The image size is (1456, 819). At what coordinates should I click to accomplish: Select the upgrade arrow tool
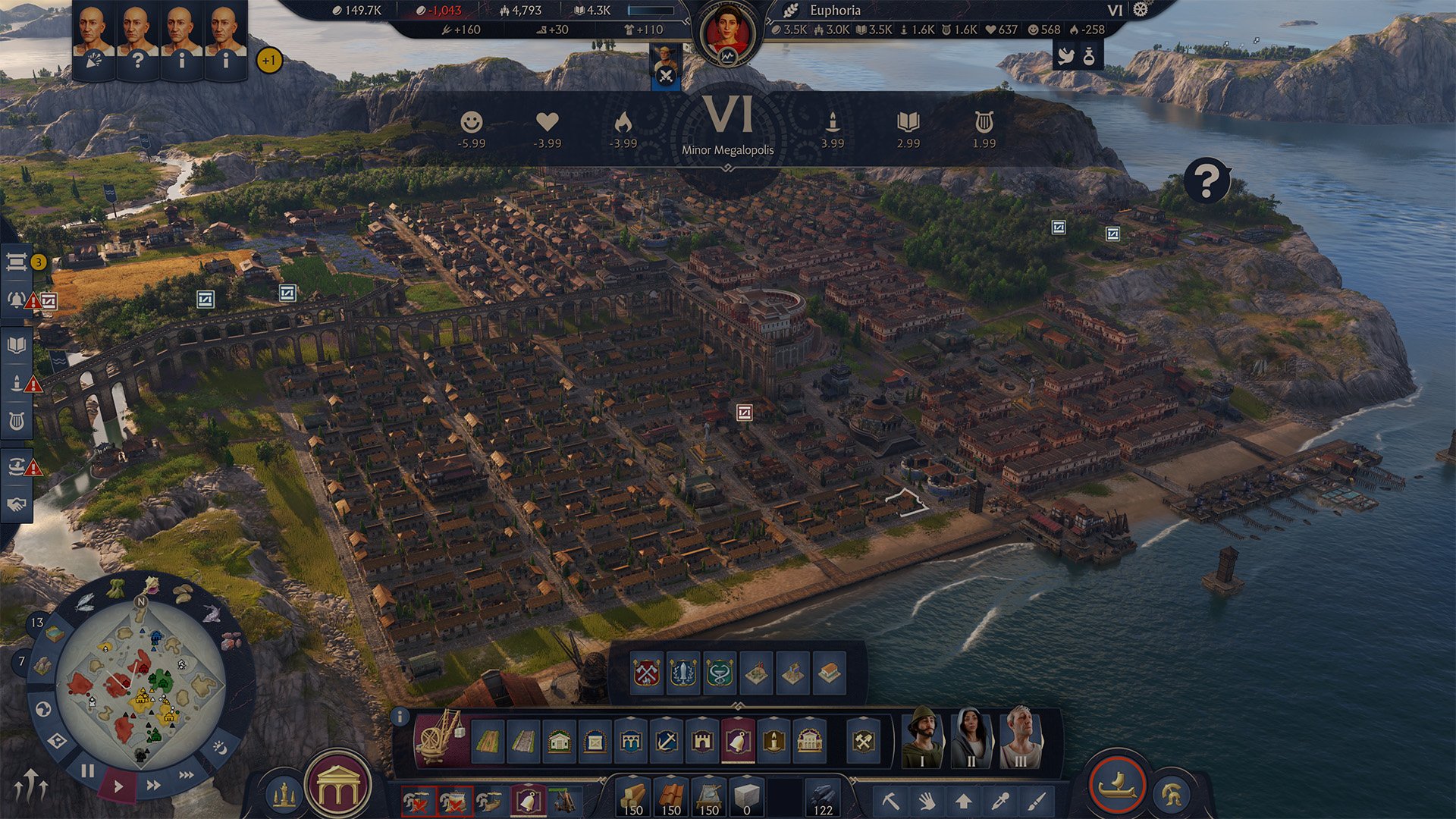(x=963, y=800)
